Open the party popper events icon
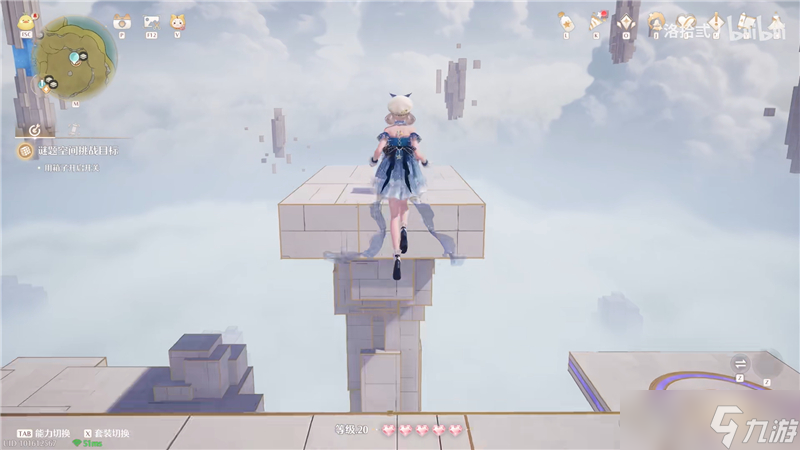Screen dimensions: 800x450 596,20
